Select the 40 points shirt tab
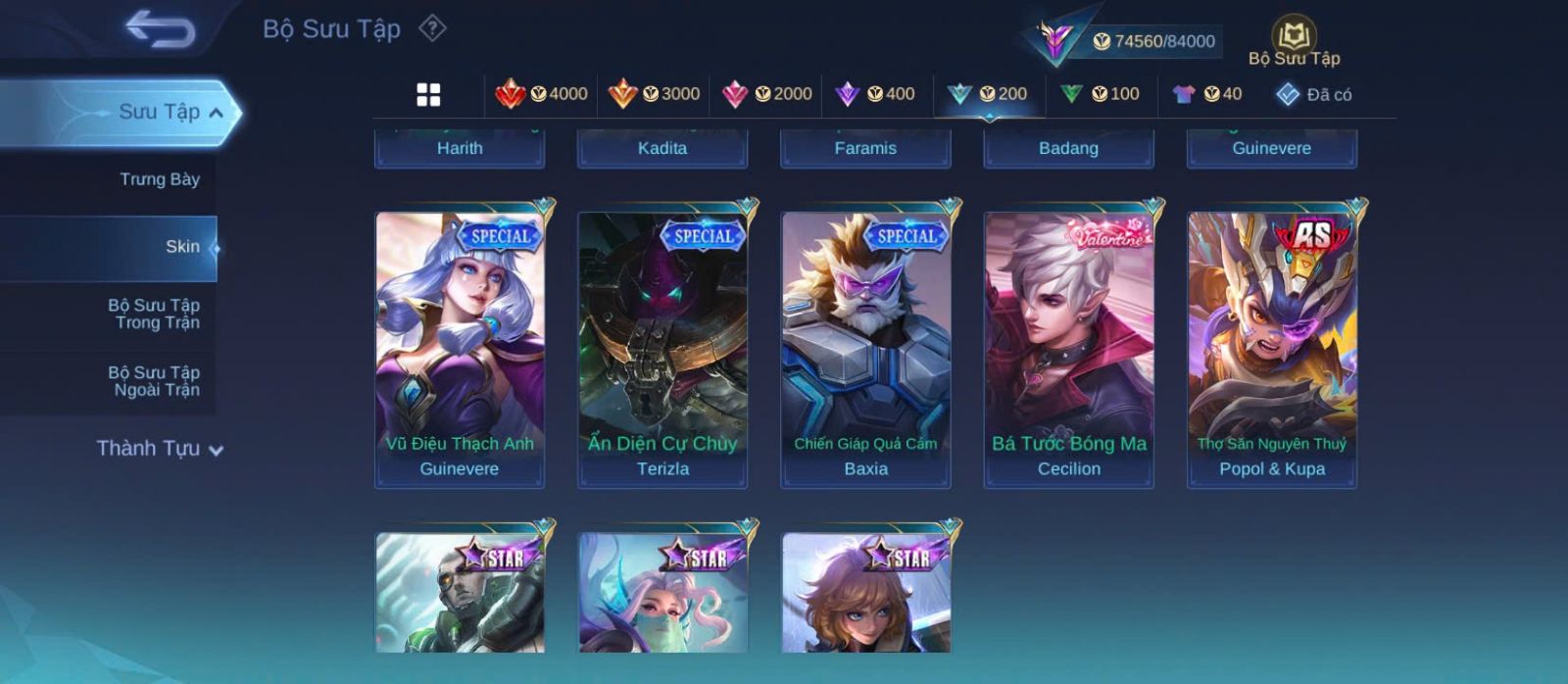This screenshot has width=1568, height=684. pyautogui.click(x=1207, y=94)
